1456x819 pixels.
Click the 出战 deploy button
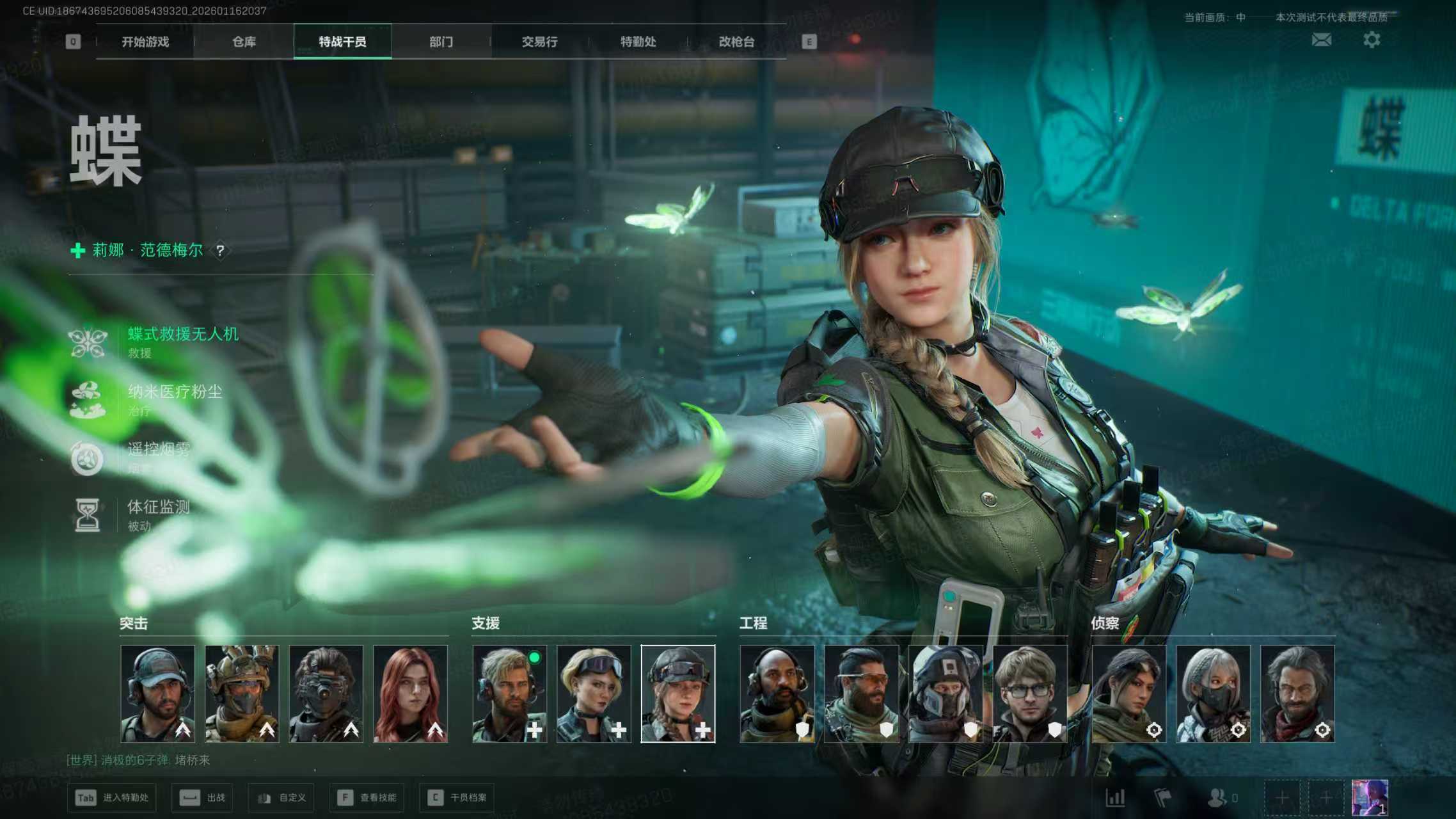(x=202, y=798)
